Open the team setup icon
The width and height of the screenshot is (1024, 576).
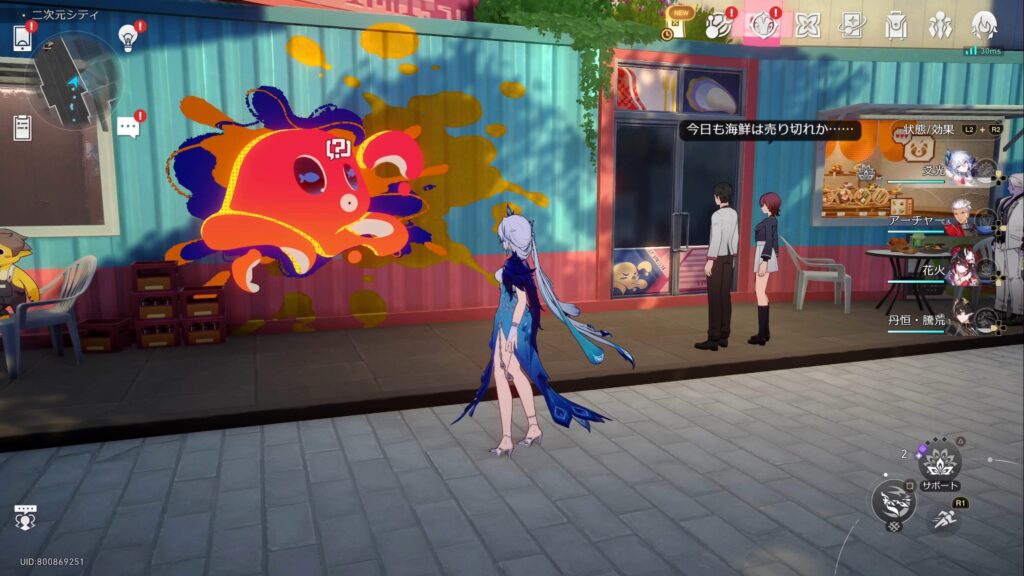tap(940, 25)
